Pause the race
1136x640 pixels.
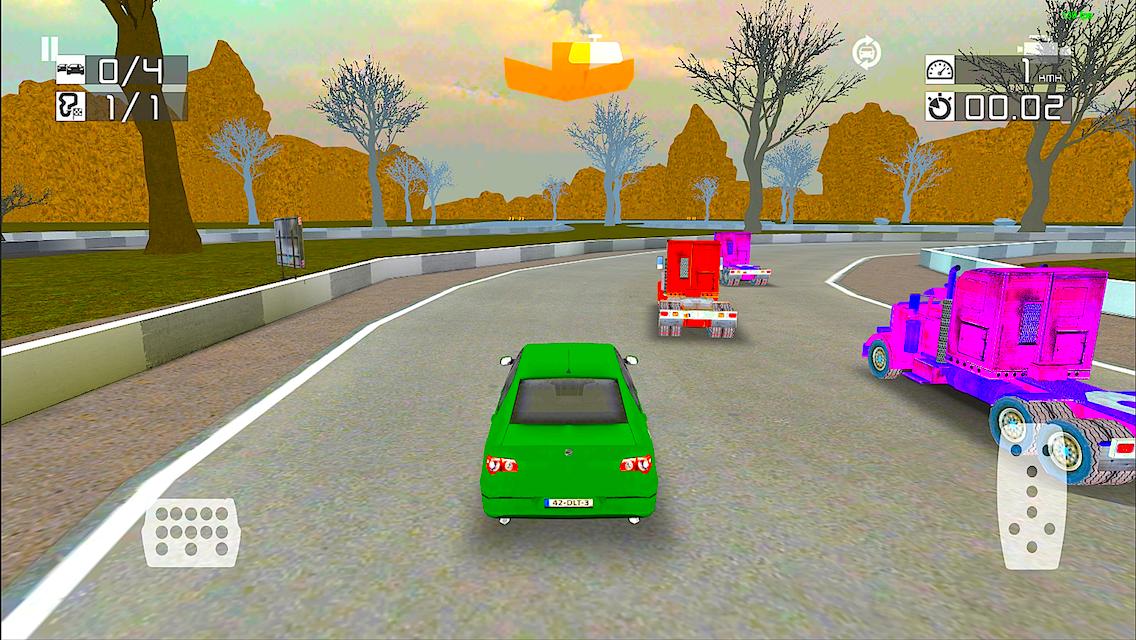49,47
